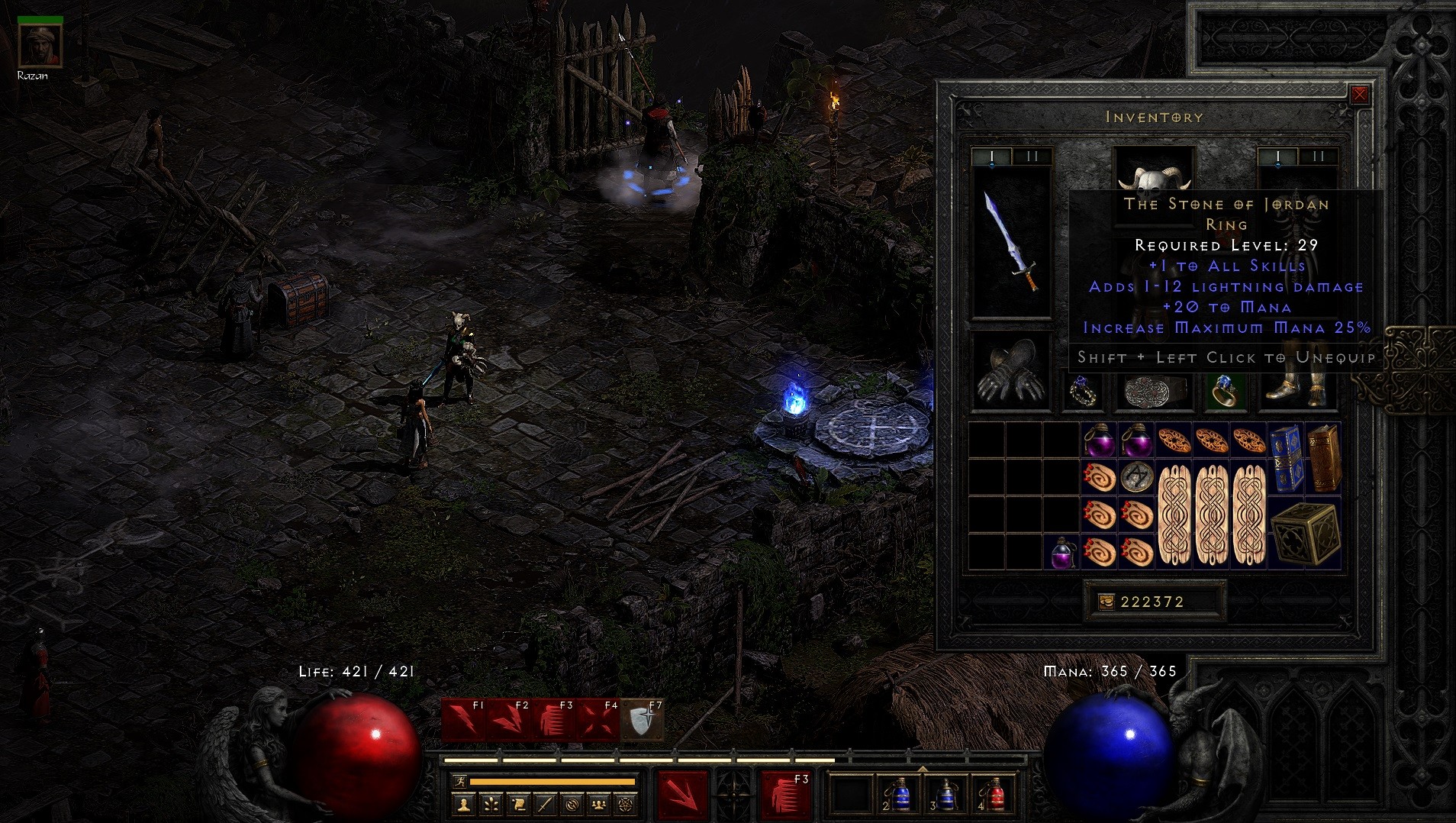Viewport: 1456px width, 823px height.
Task: Select the equipped sword in the weapon slot
Action: pyautogui.click(x=1011, y=242)
